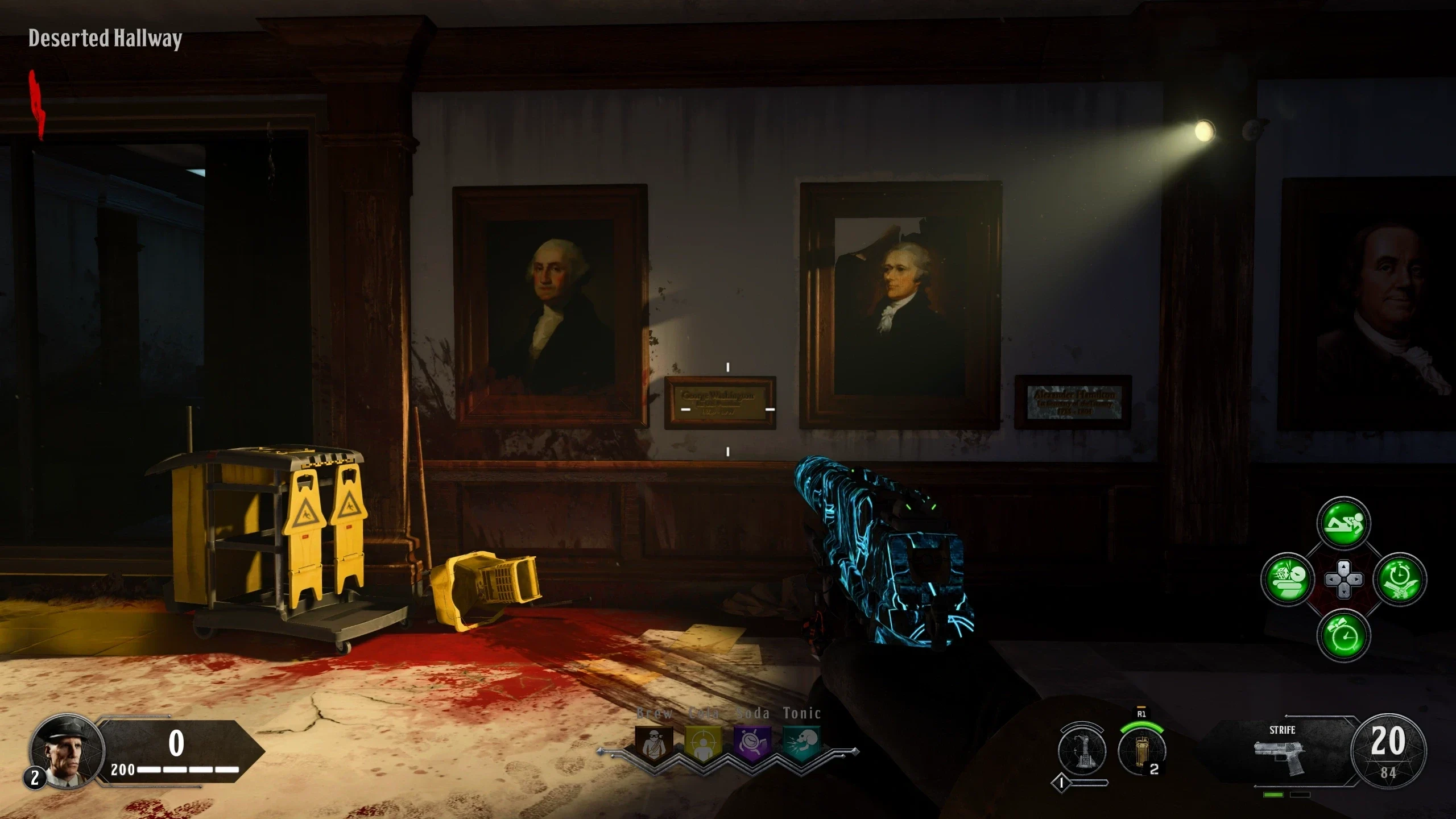Screen dimensions: 1456x819
Task: Select the Brew perk bandolier soldier icon
Action: tap(654, 743)
